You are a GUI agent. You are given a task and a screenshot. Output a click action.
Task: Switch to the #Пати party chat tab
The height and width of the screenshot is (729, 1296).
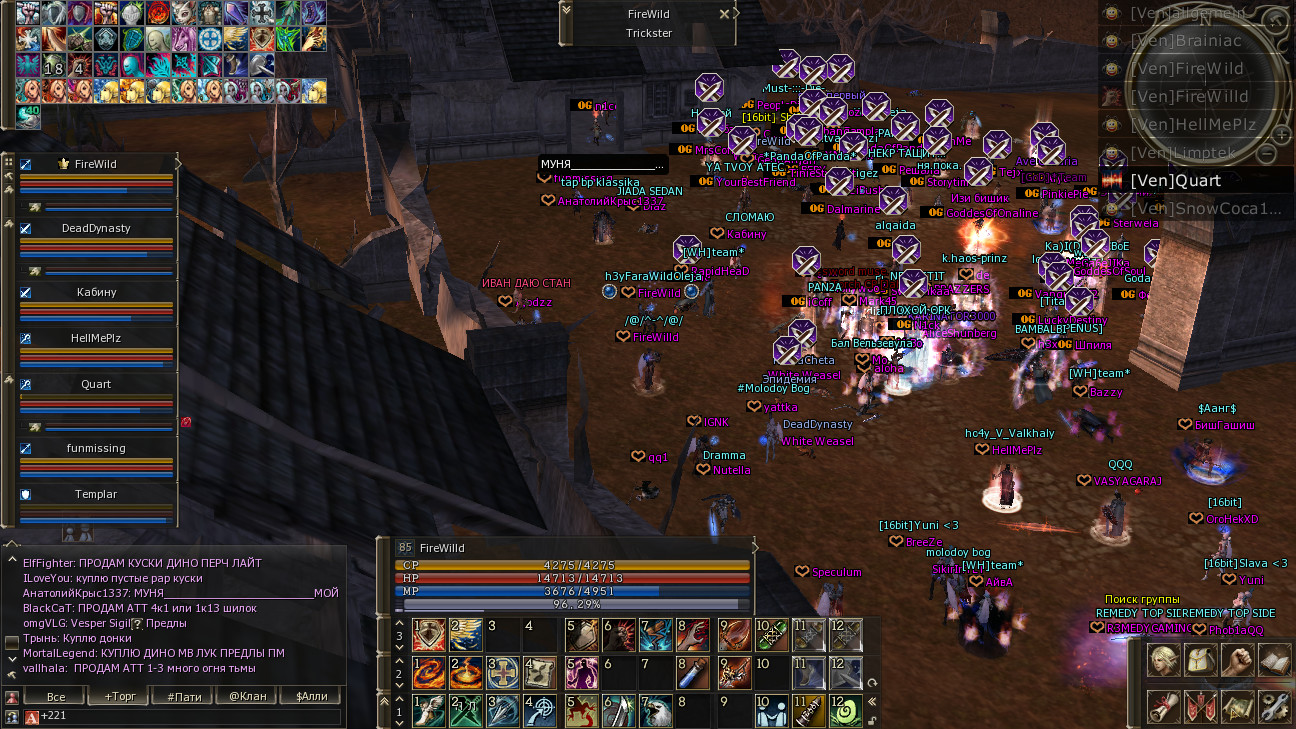pos(184,696)
